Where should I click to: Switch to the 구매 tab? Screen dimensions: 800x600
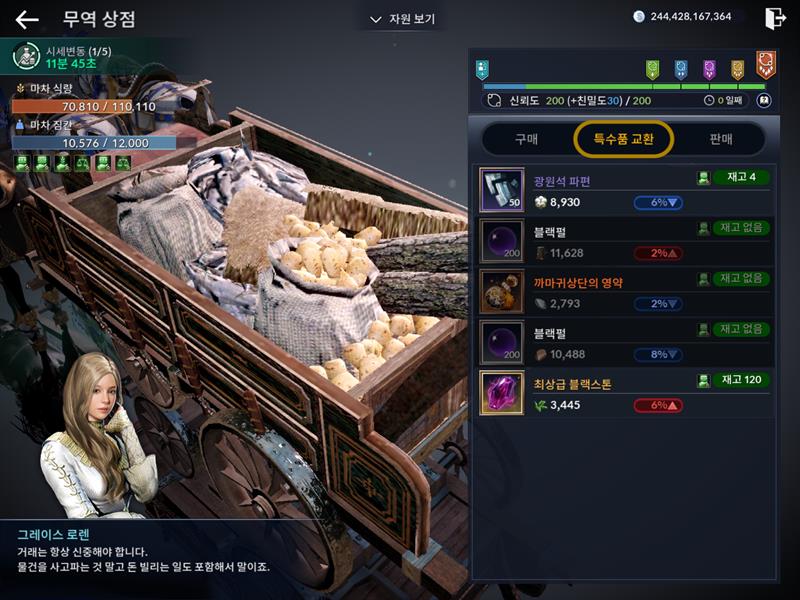pyautogui.click(x=526, y=139)
